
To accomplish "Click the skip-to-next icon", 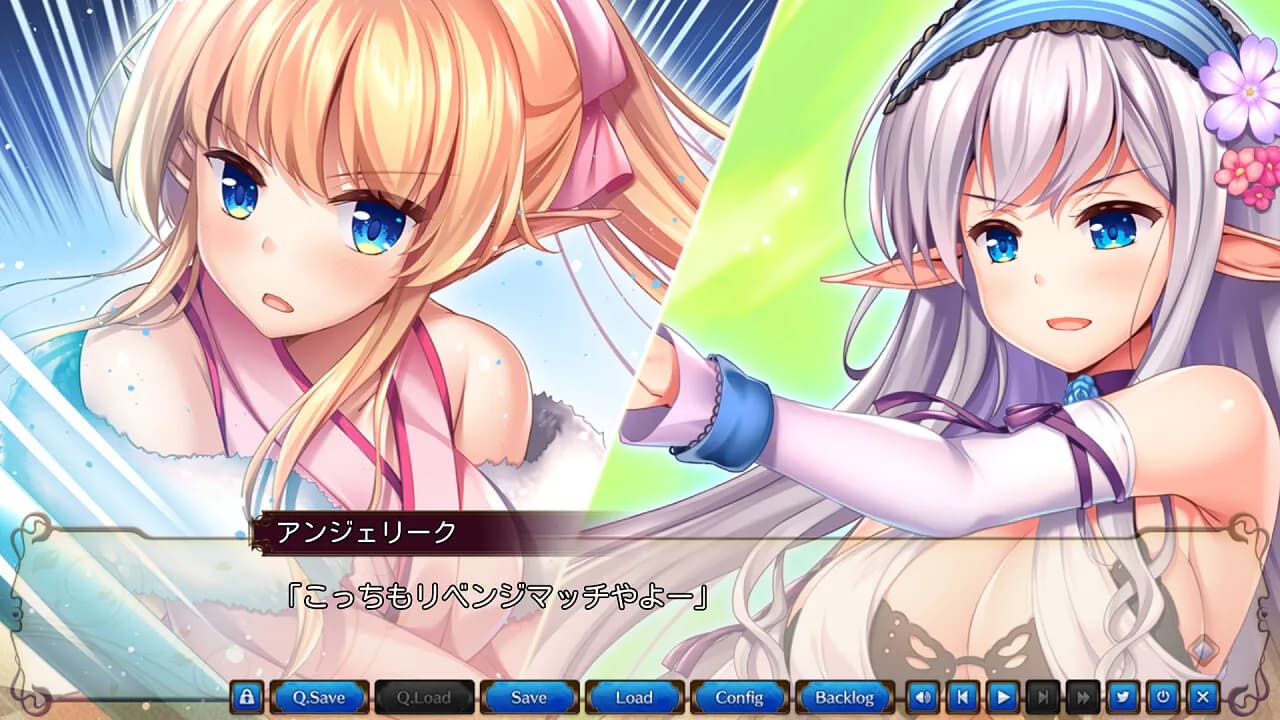I will 1043,697.
